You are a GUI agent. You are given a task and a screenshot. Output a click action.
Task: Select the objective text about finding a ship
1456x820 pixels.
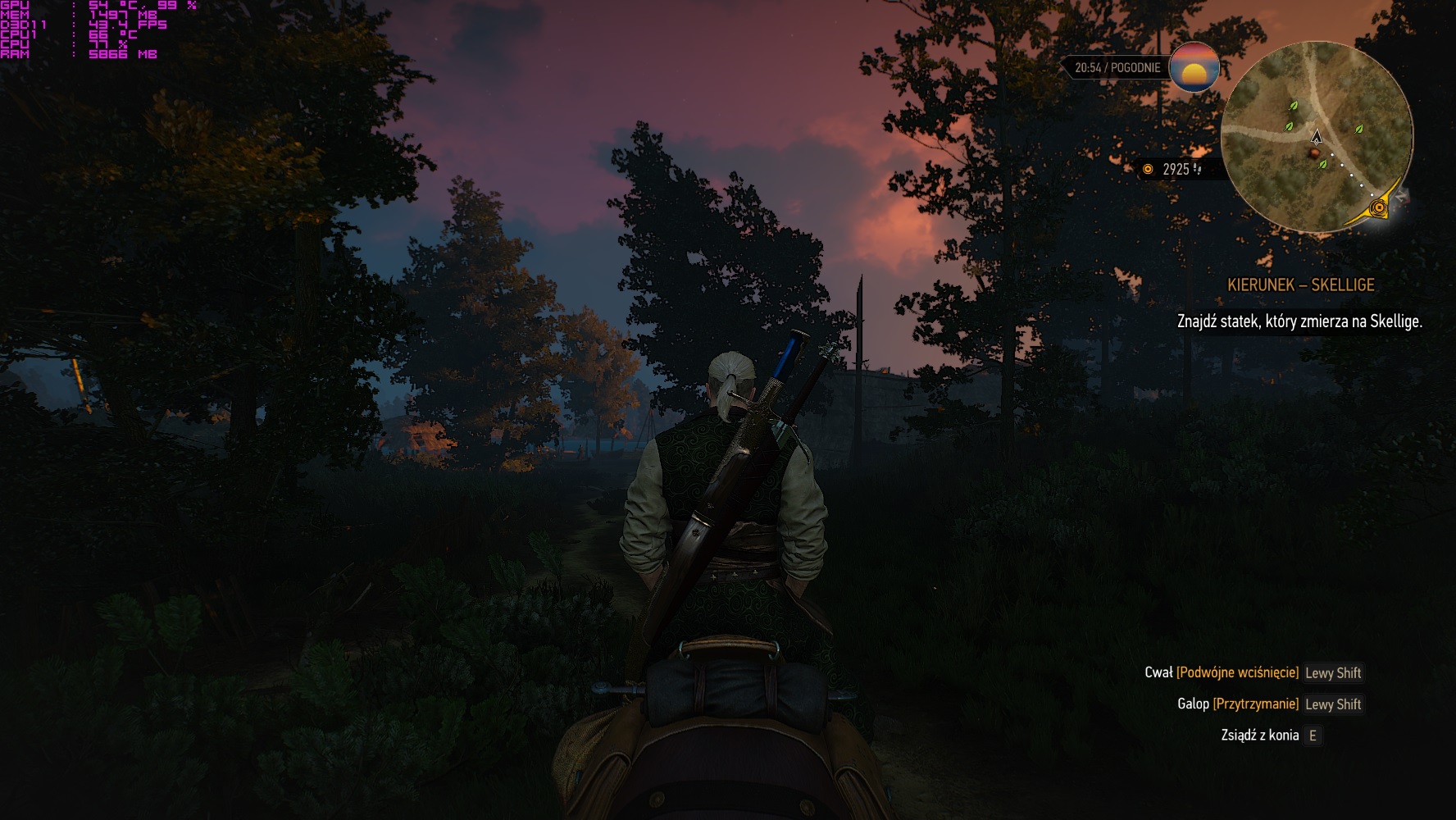click(x=1299, y=321)
